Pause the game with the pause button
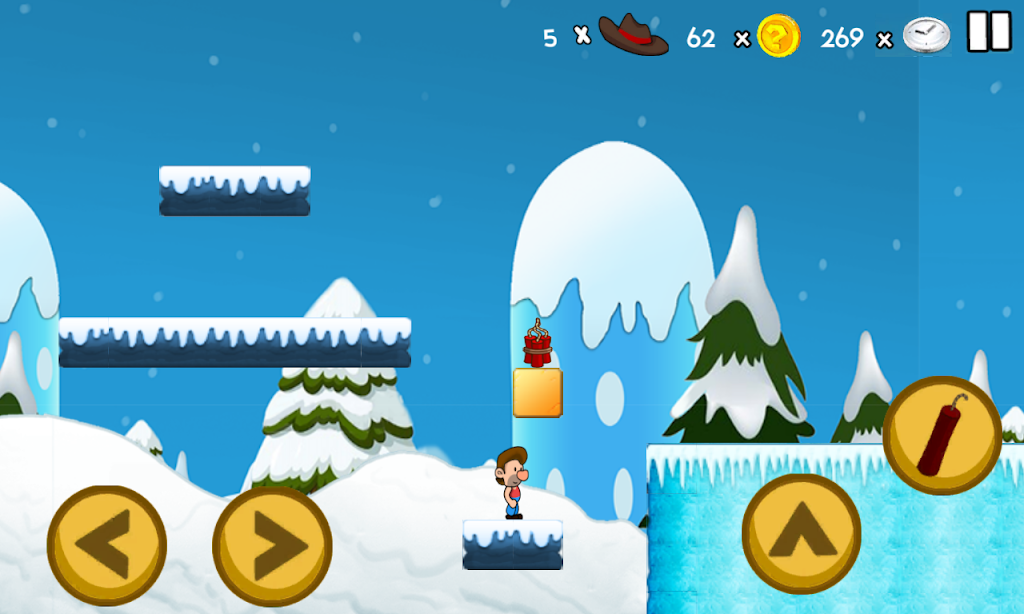Viewport: 1024px width, 614px height. pos(989,32)
